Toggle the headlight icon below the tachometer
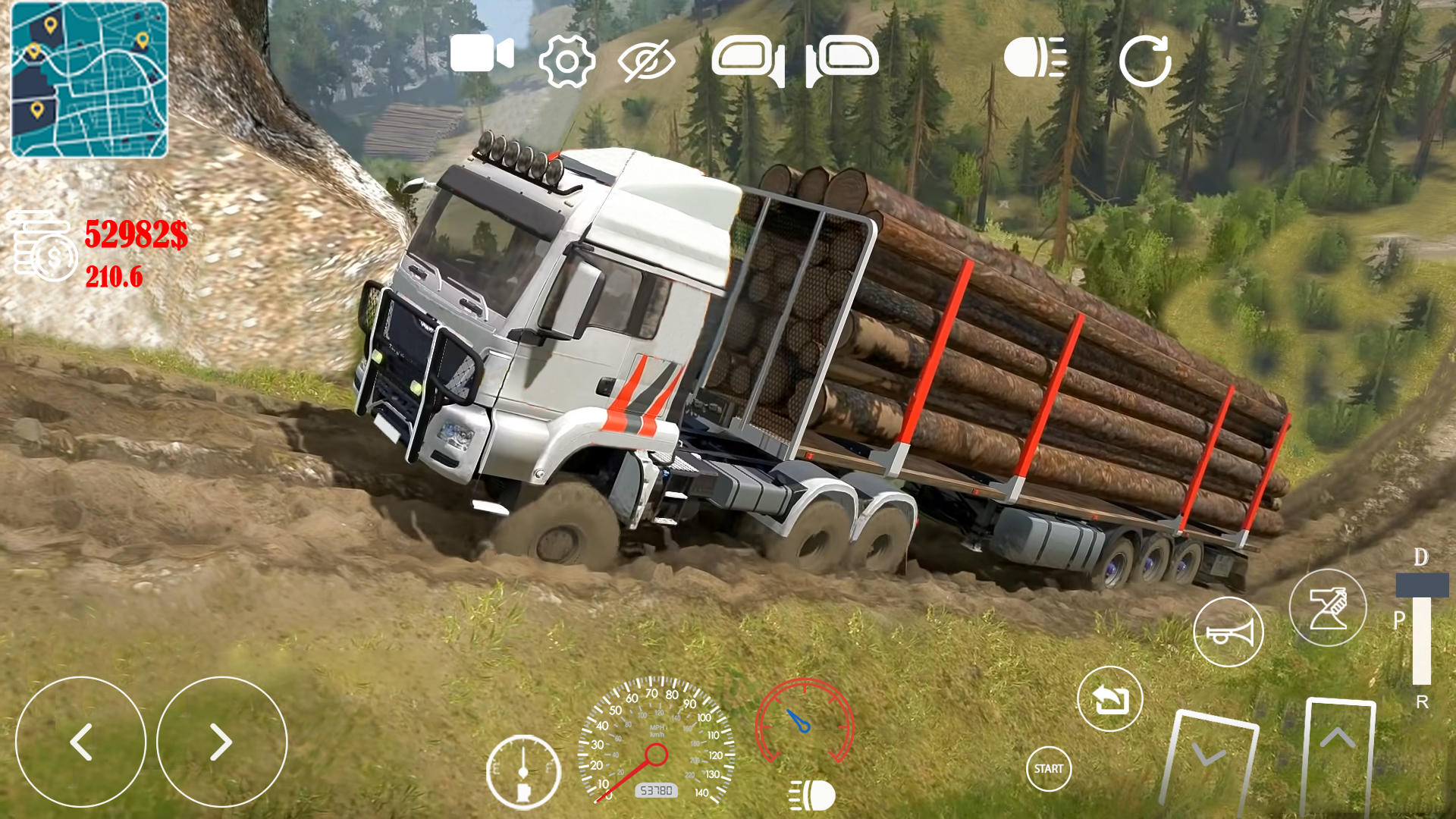 812,795
